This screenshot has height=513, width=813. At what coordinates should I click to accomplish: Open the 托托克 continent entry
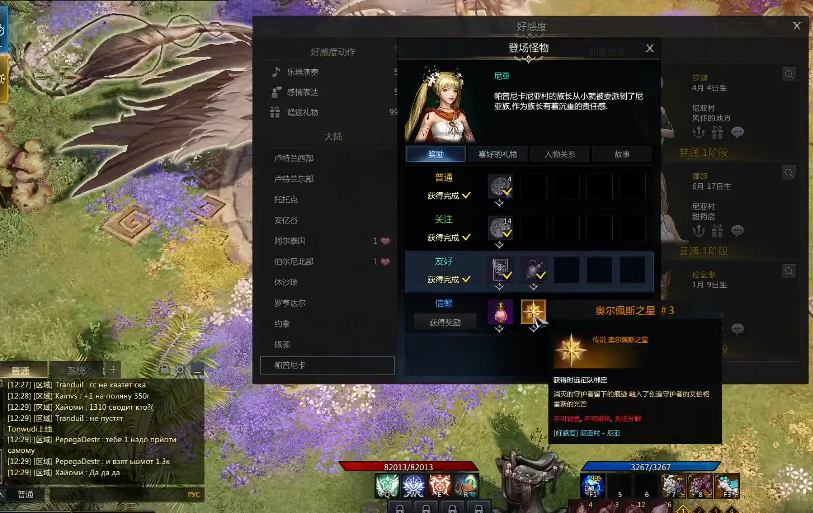coord(288,199)
